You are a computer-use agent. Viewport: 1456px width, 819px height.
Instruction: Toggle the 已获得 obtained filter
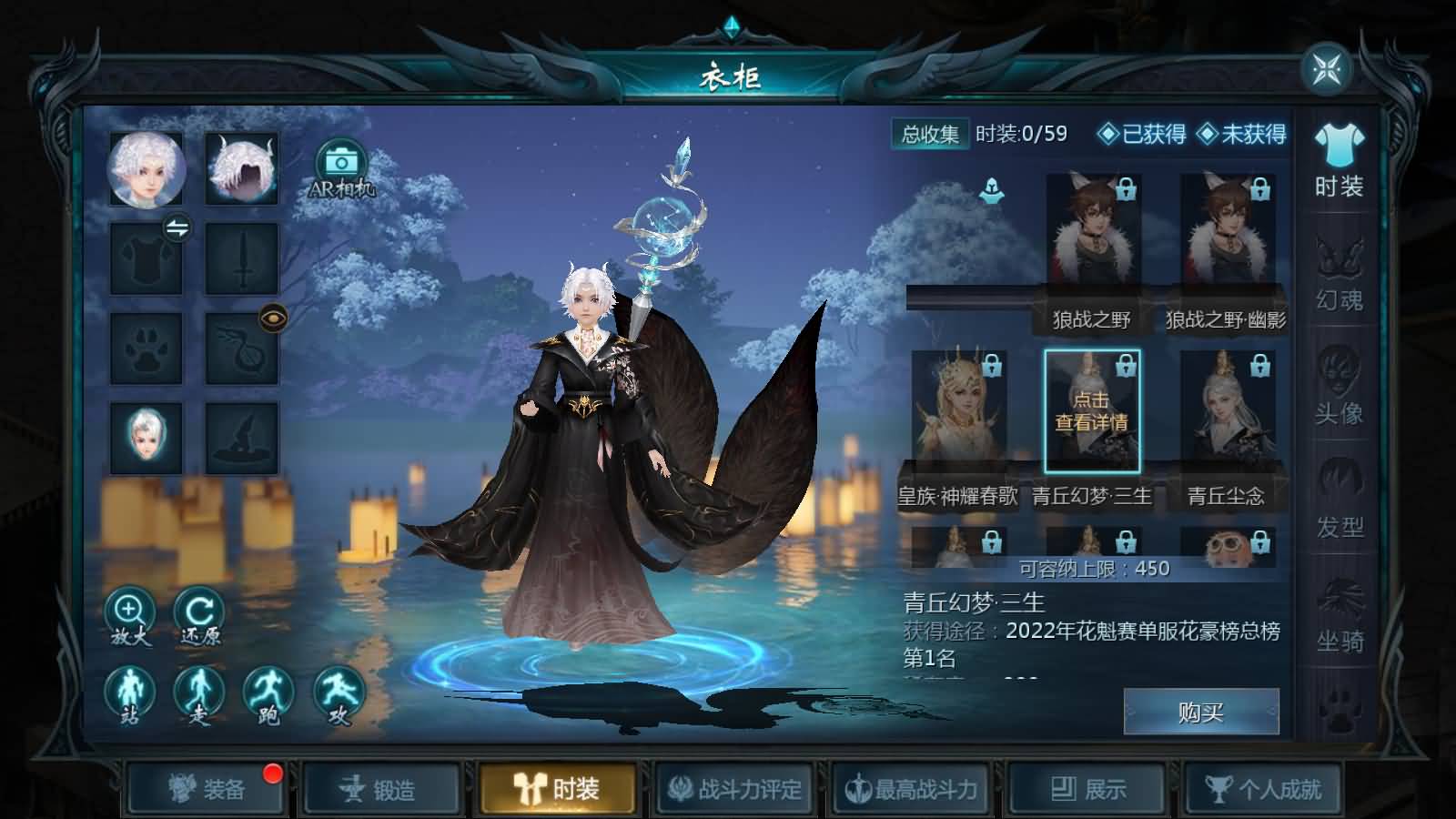tap(1143, 135)
